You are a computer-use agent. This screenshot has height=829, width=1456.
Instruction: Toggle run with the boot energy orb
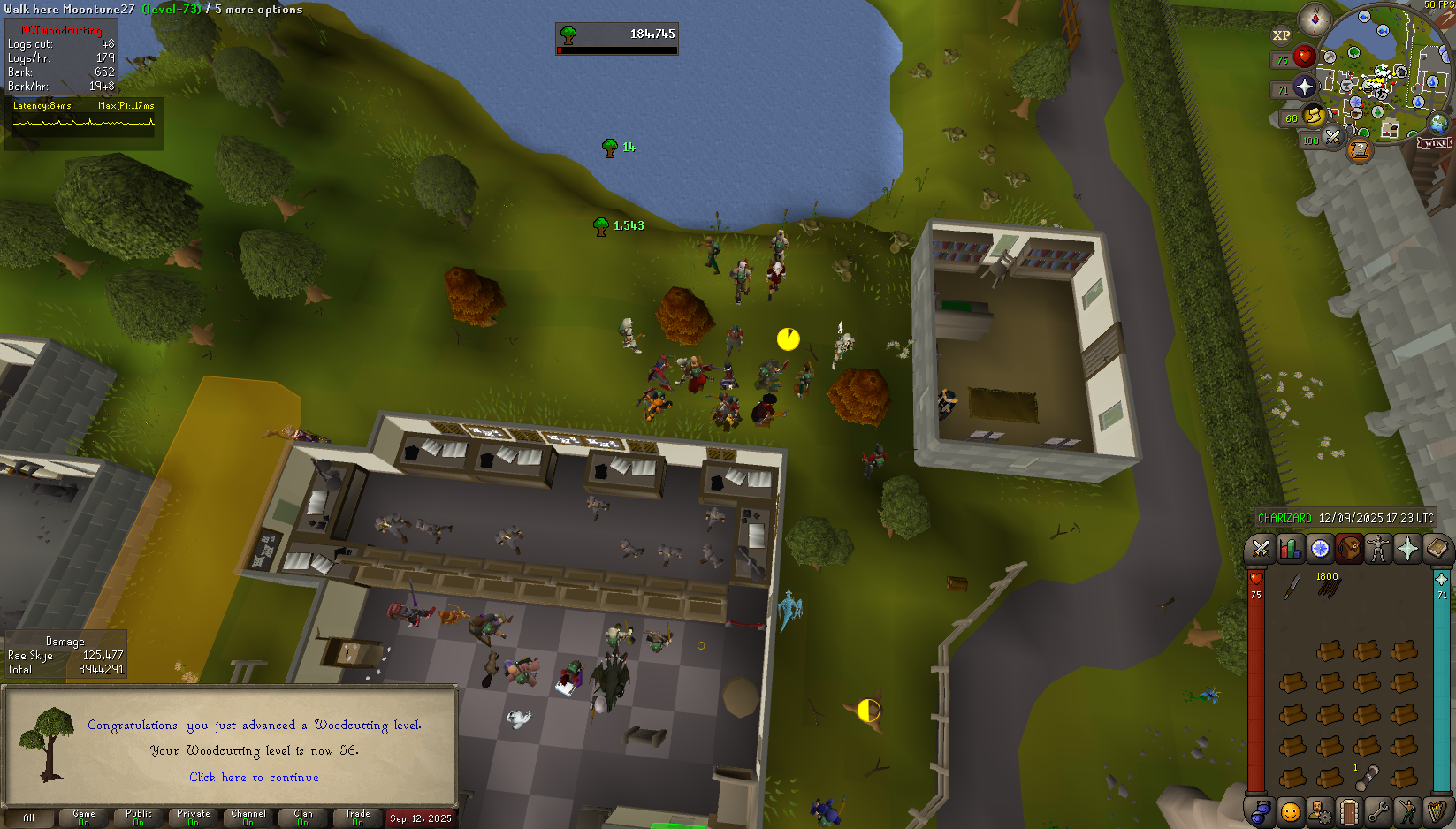point(1314,116)
